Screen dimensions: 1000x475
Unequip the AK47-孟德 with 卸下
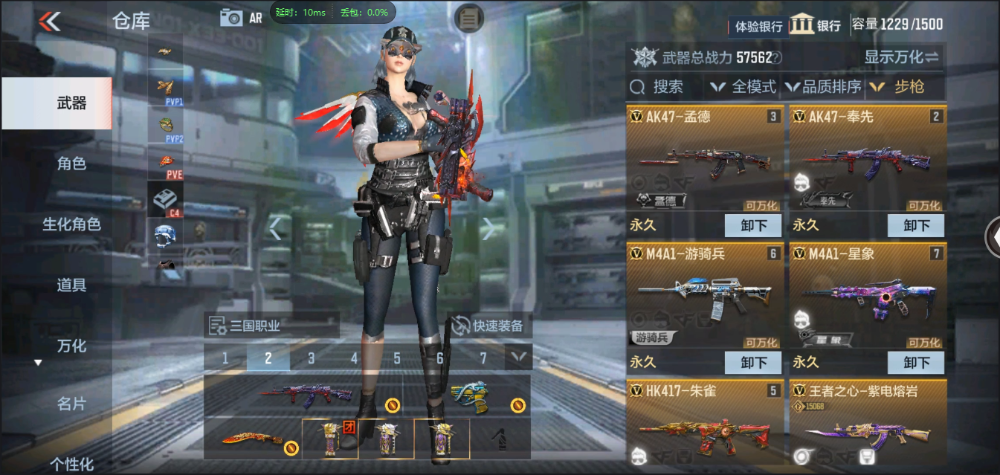click(753, 225)
